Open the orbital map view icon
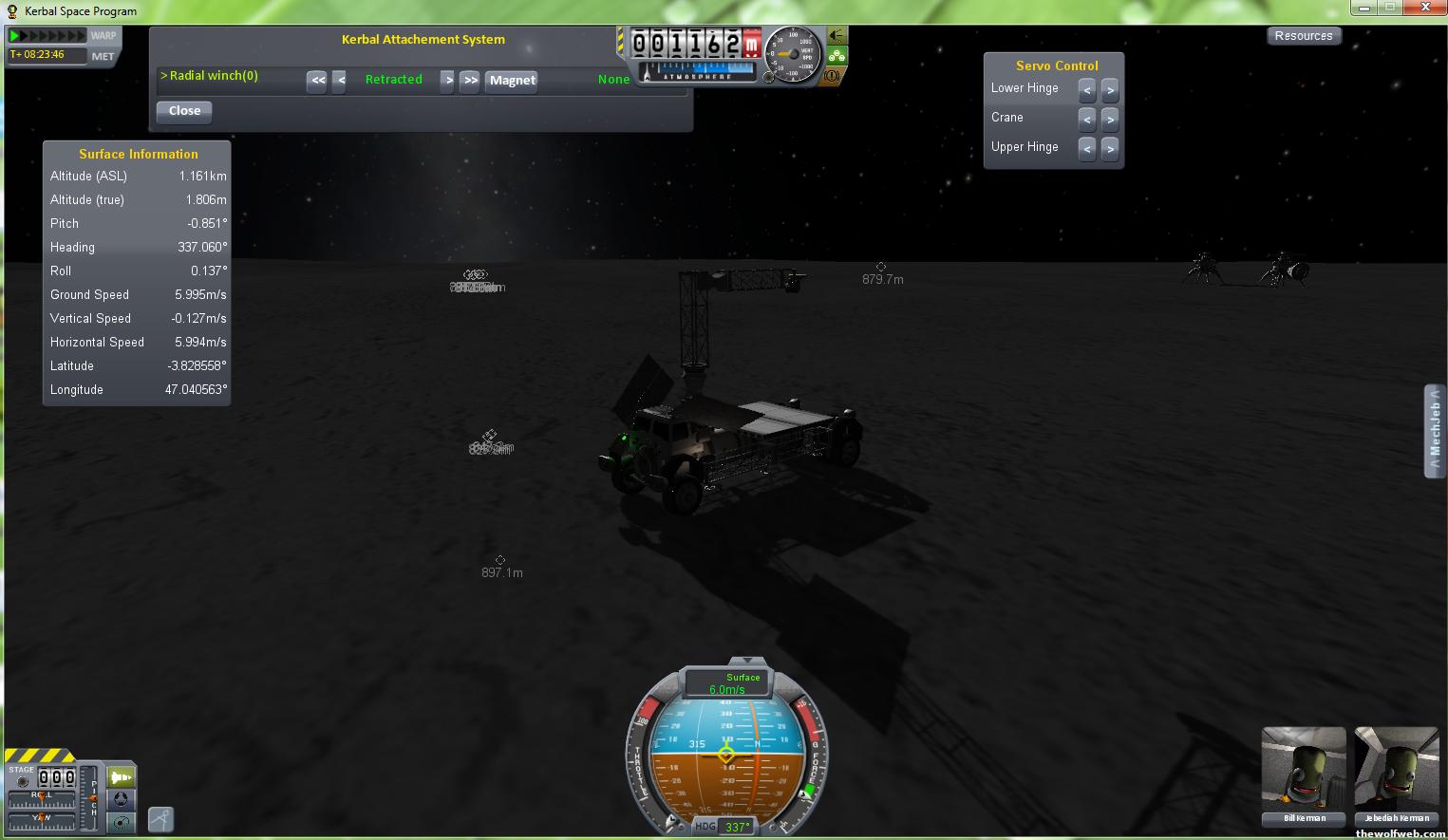 click(x=121, y=823)
